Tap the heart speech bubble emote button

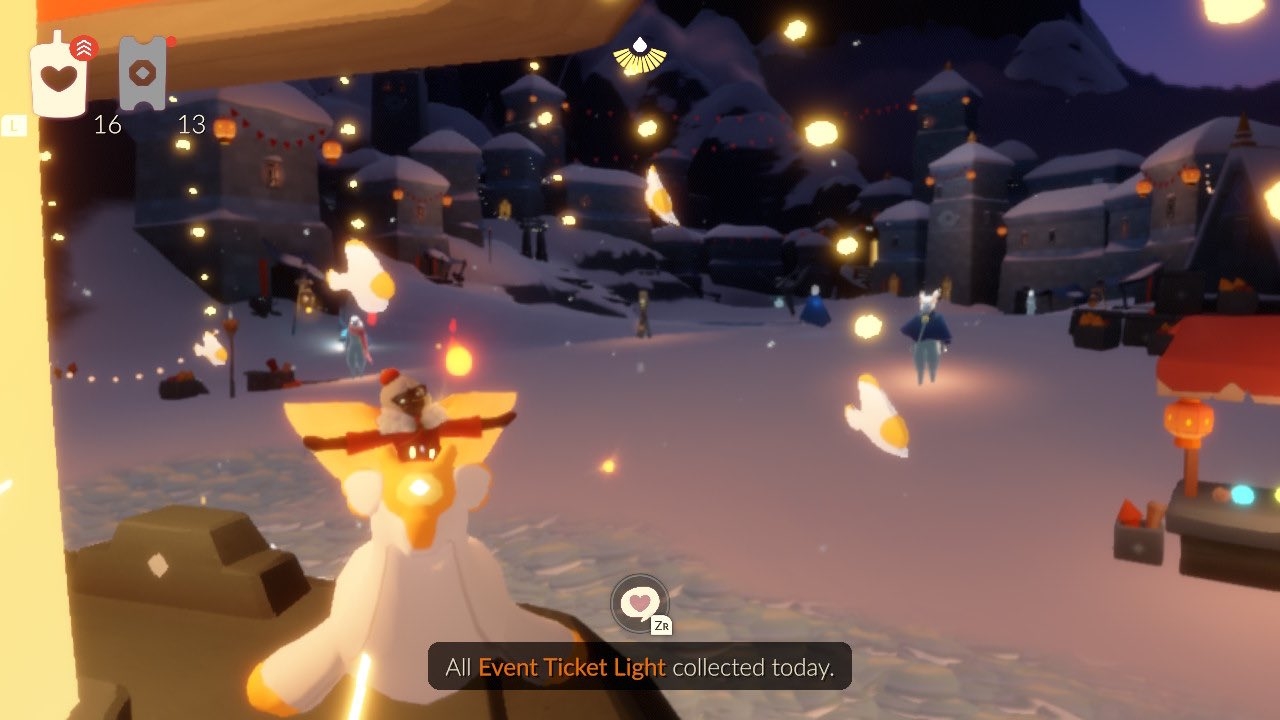(639, 602)
